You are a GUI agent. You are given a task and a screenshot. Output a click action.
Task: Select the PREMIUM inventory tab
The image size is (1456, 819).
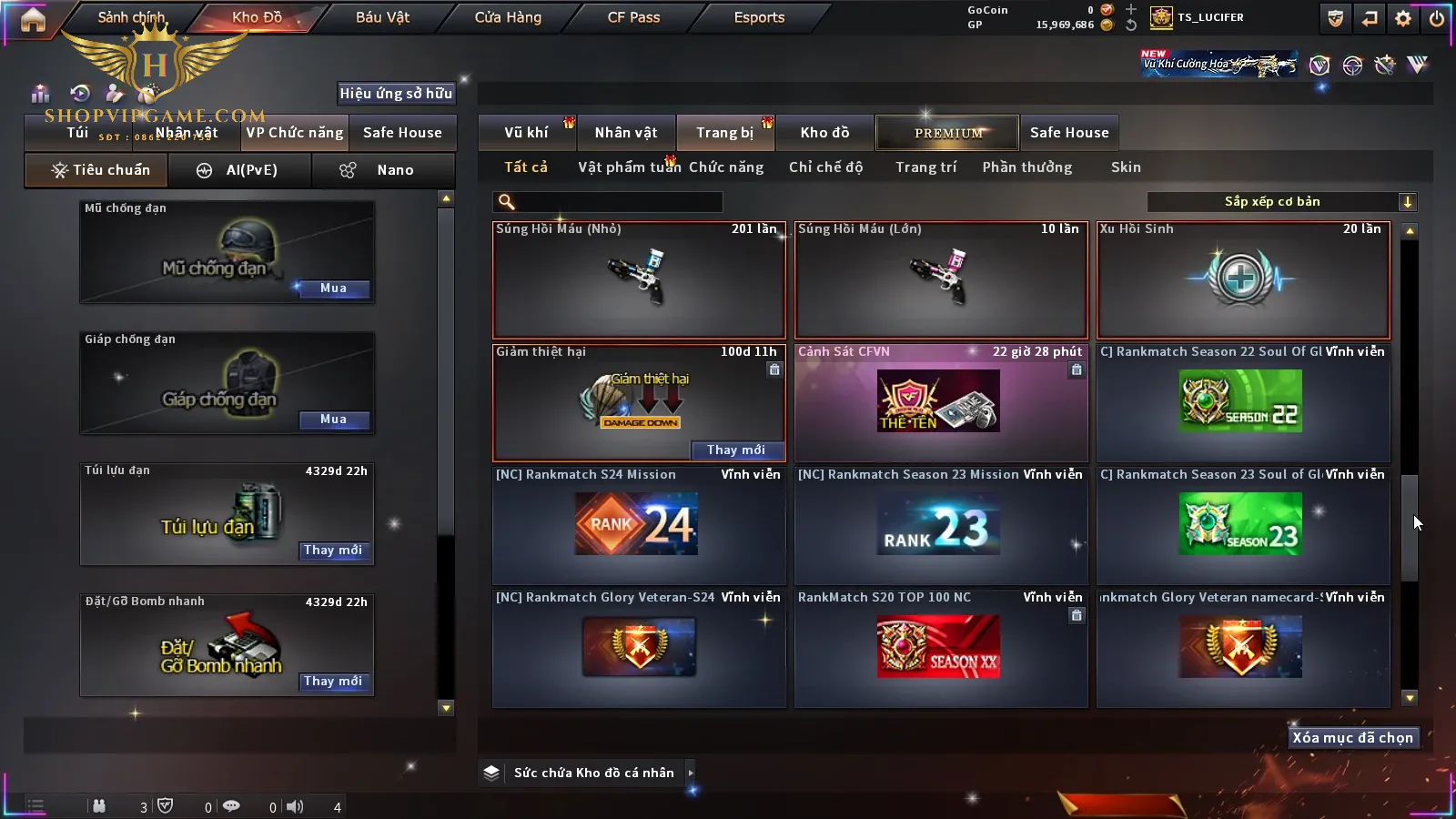pos(947,133)
